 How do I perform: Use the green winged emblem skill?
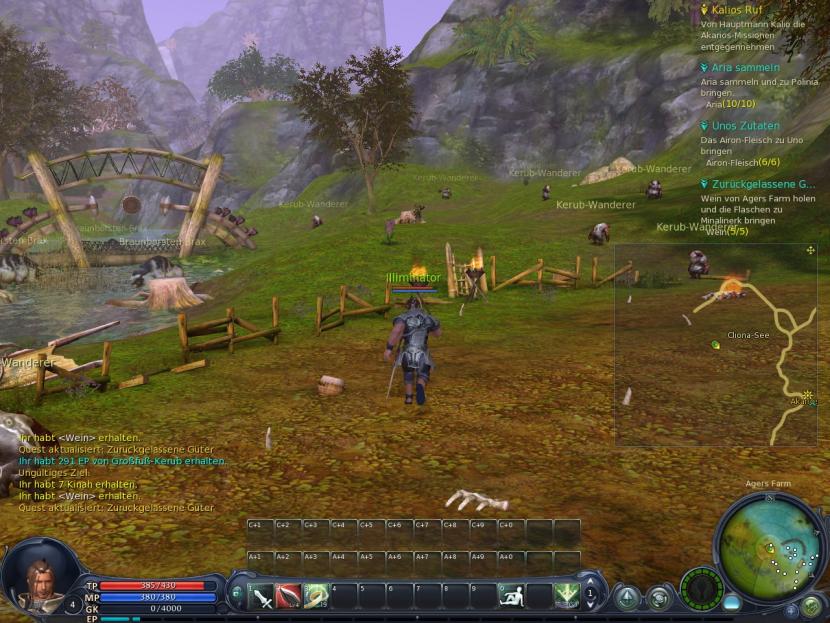coord(567,596)
